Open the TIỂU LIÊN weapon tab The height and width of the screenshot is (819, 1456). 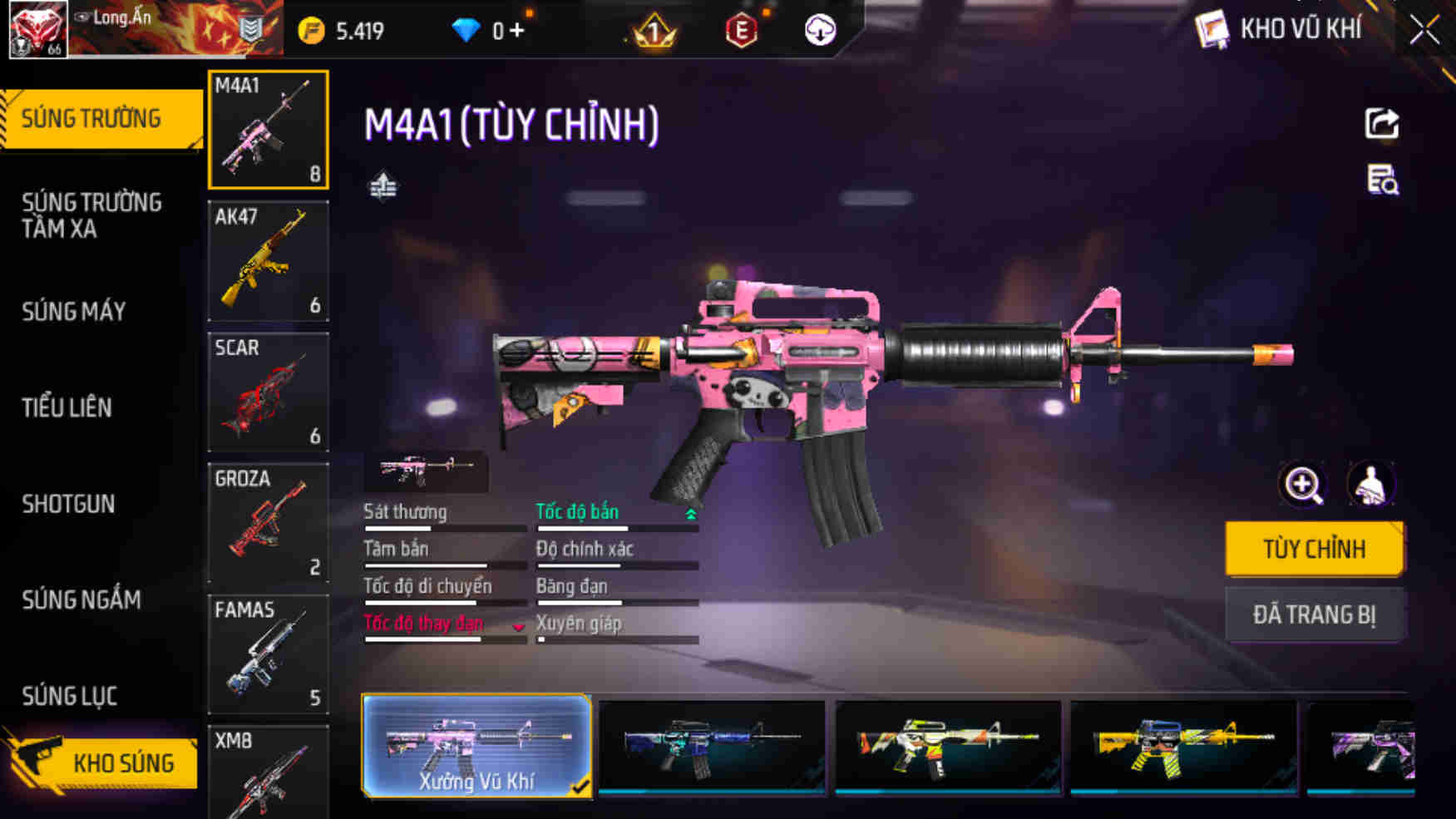pos(68,408)
